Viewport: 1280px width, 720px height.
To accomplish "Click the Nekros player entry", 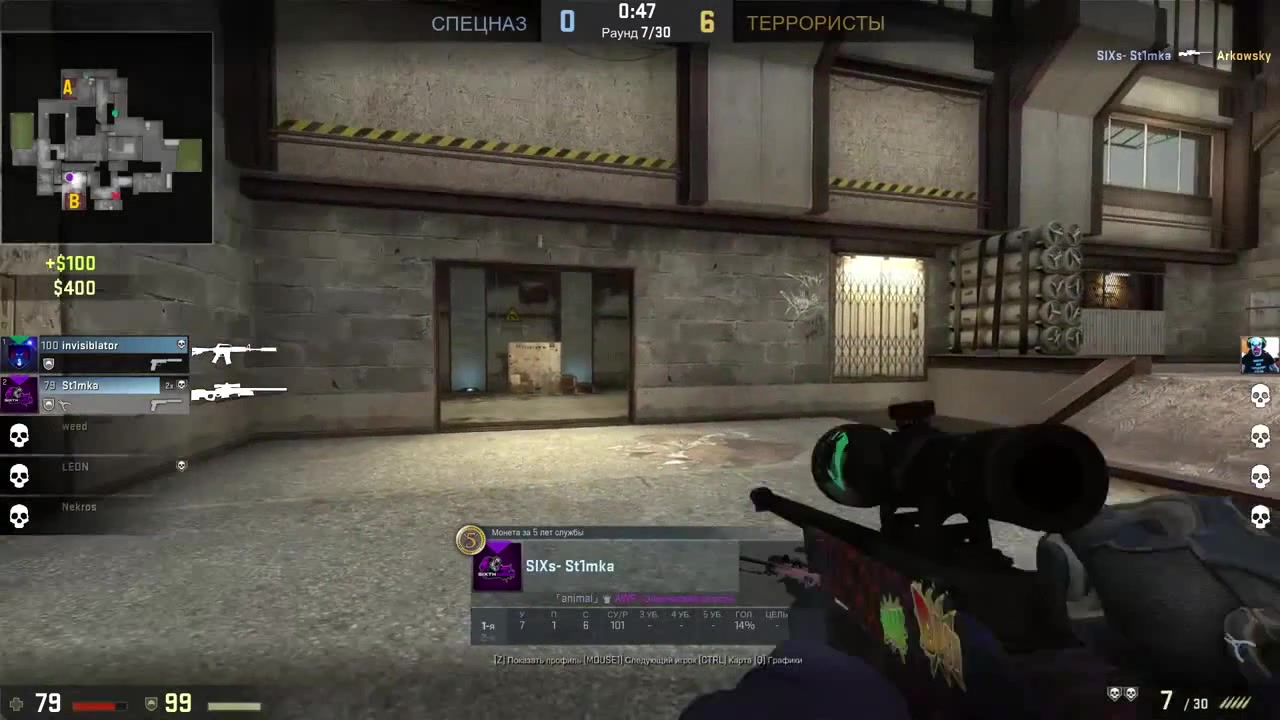I will tap(77, 506).
